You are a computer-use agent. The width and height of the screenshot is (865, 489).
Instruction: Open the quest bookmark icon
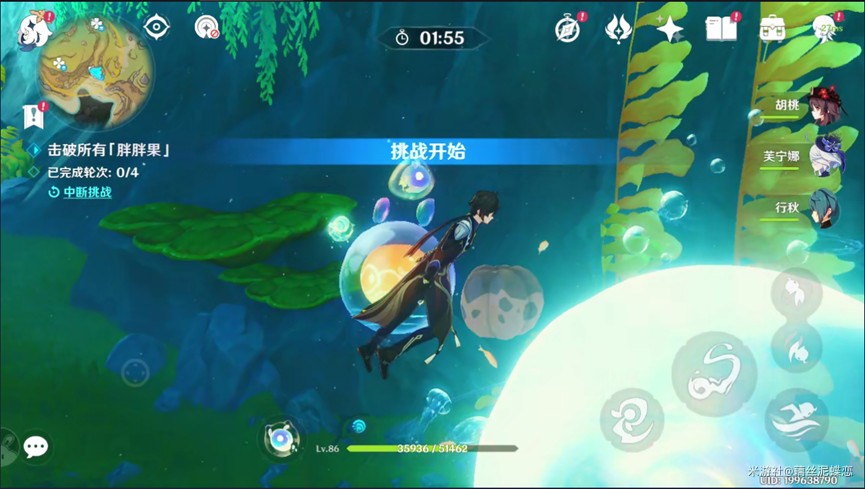34,117
